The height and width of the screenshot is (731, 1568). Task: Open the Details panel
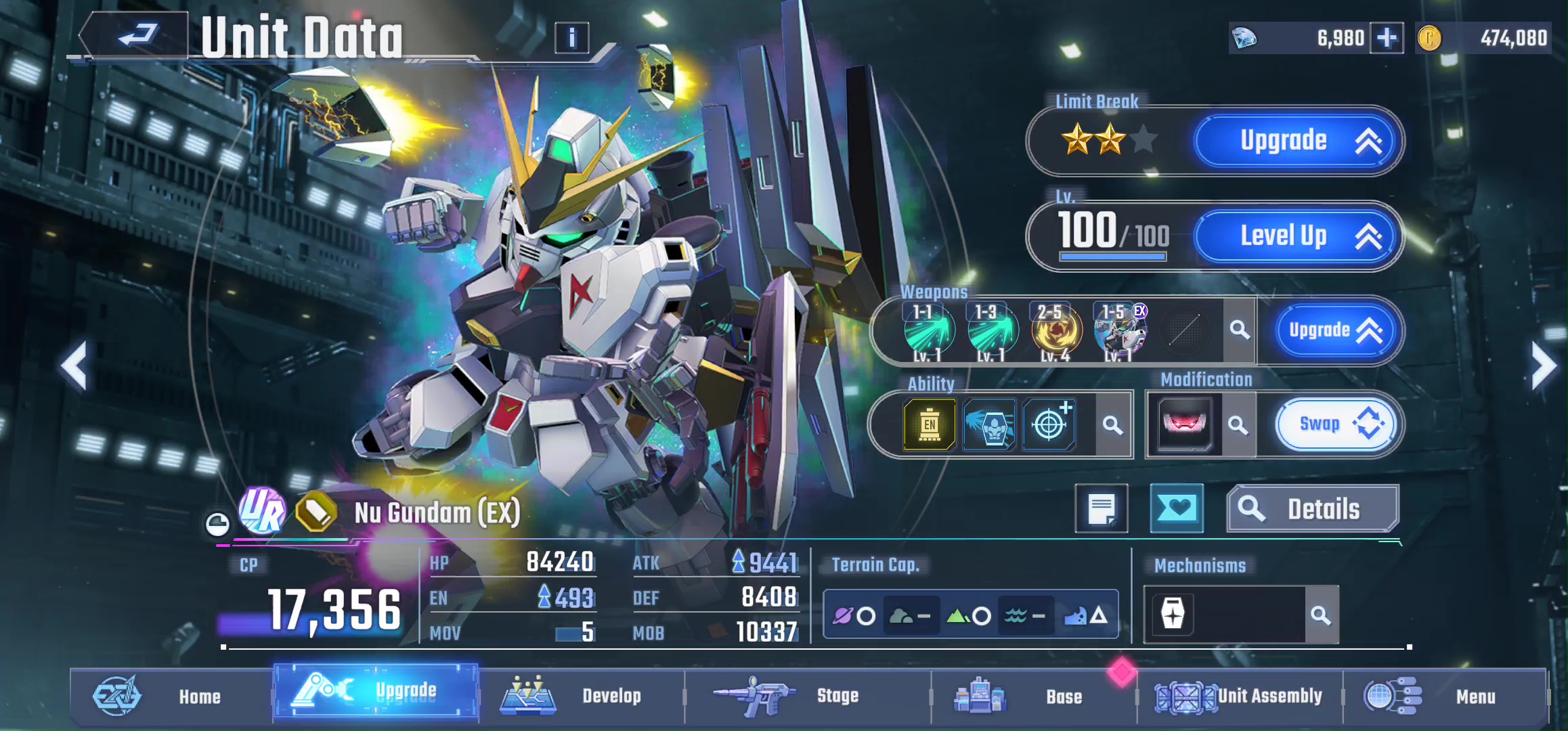(1312, 509)
